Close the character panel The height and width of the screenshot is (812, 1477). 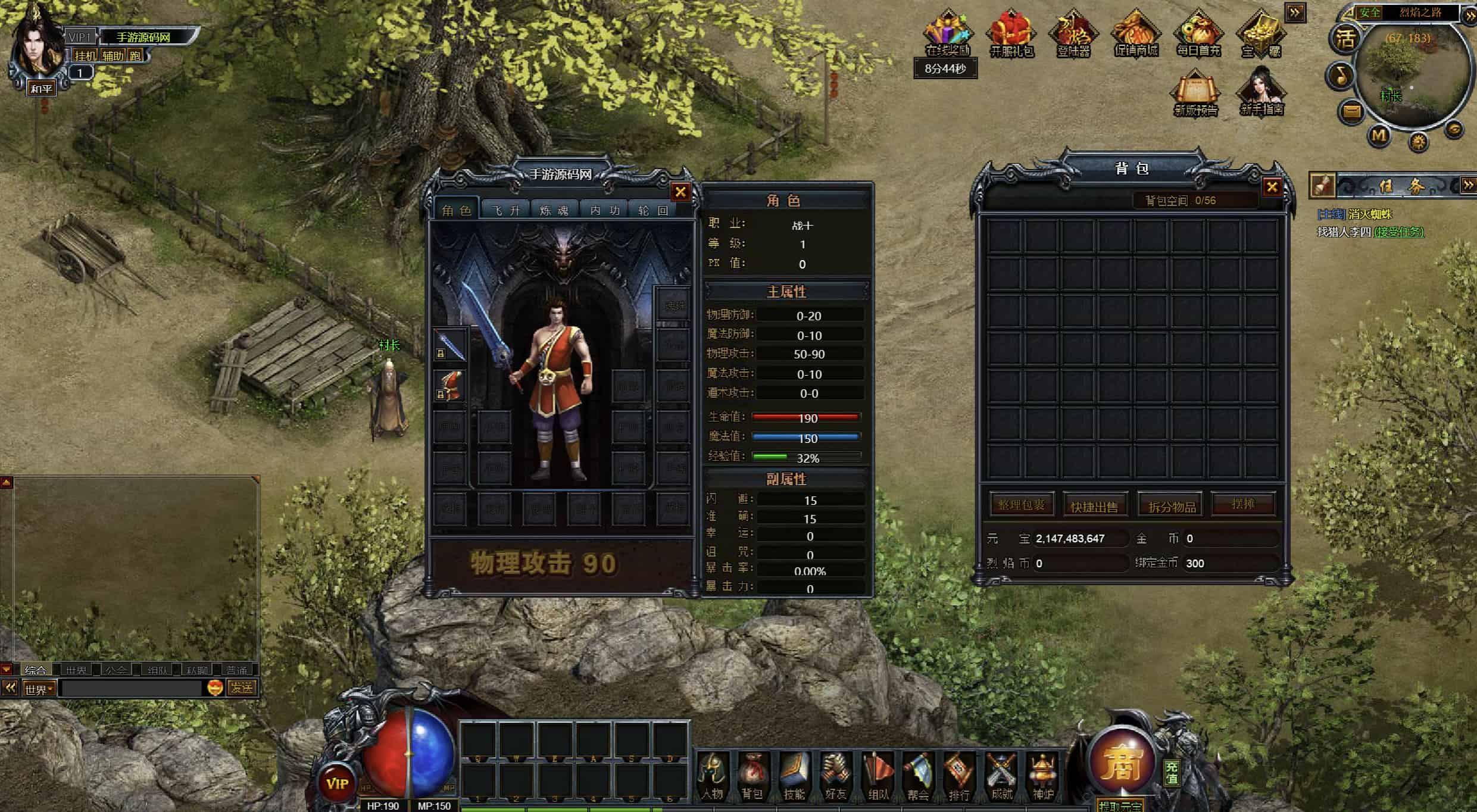(x=680, y=192)
